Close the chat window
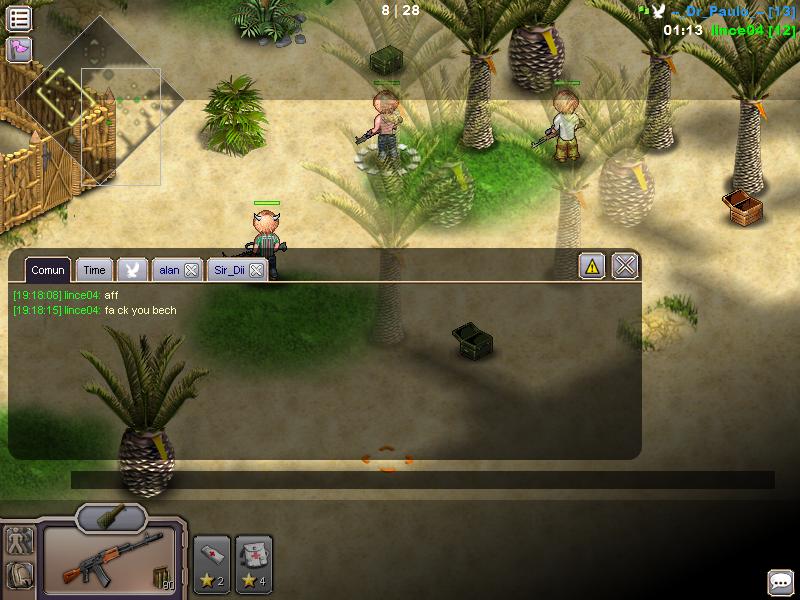Image resolution: width=800 pixels, height=600 pixels. coord(625,266)
